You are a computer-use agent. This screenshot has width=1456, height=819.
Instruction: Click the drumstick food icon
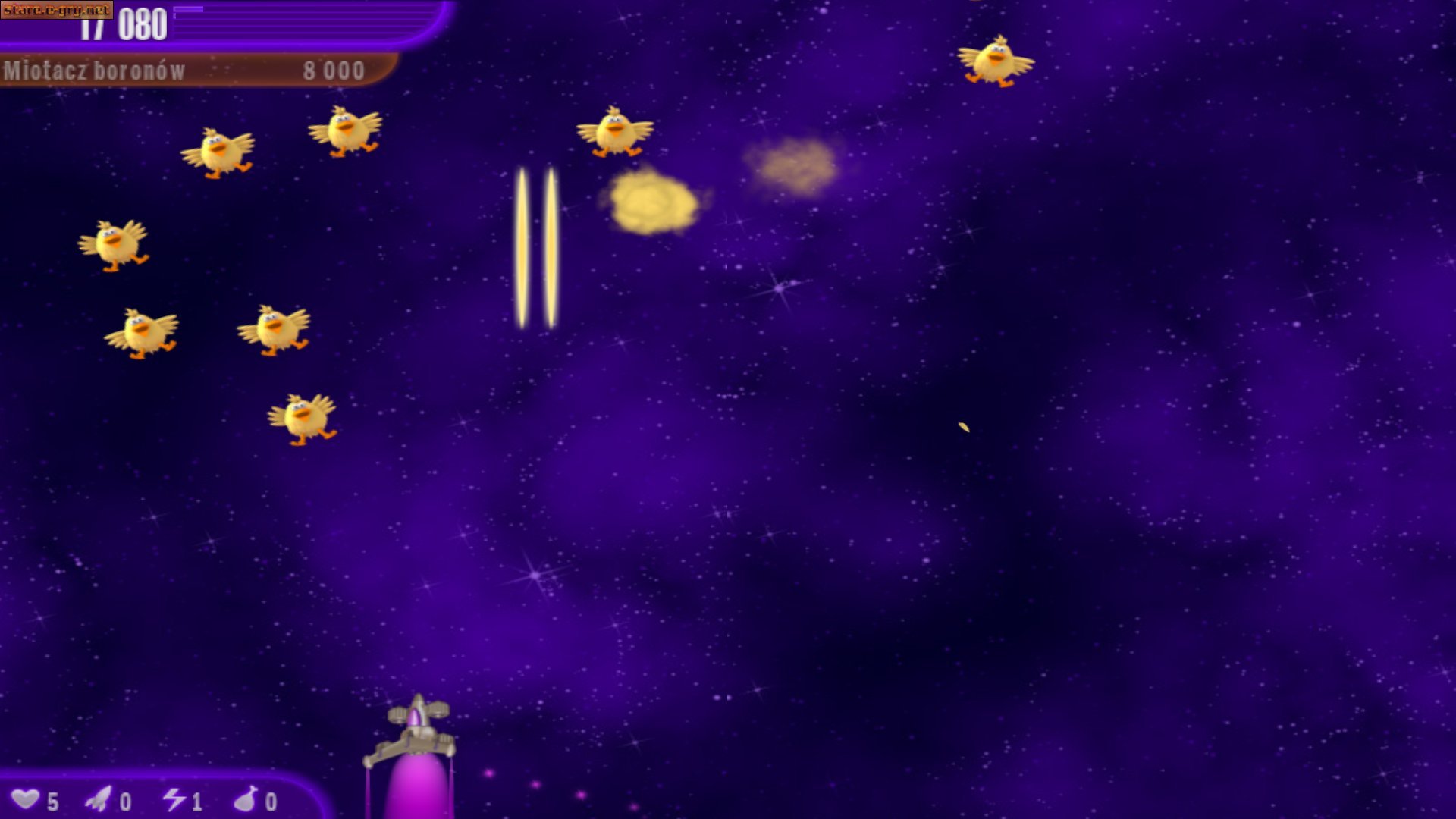246,799
